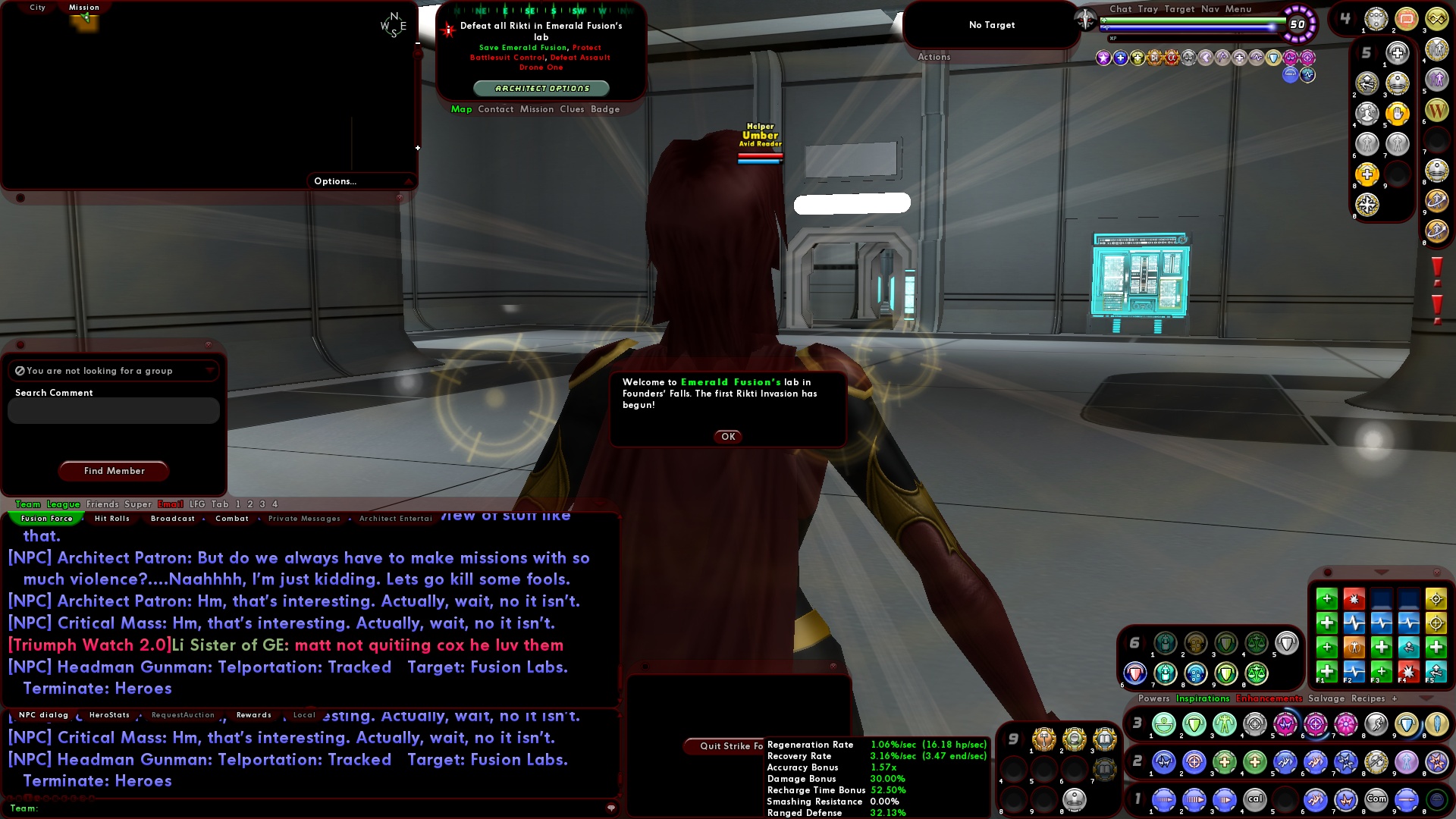Image resolution: width=1456 pixels, height=819 pixels.
Task: Collapse the inspiration tray with its triangle arrow
Action: pyautogui.click(x=1382, y=573)
